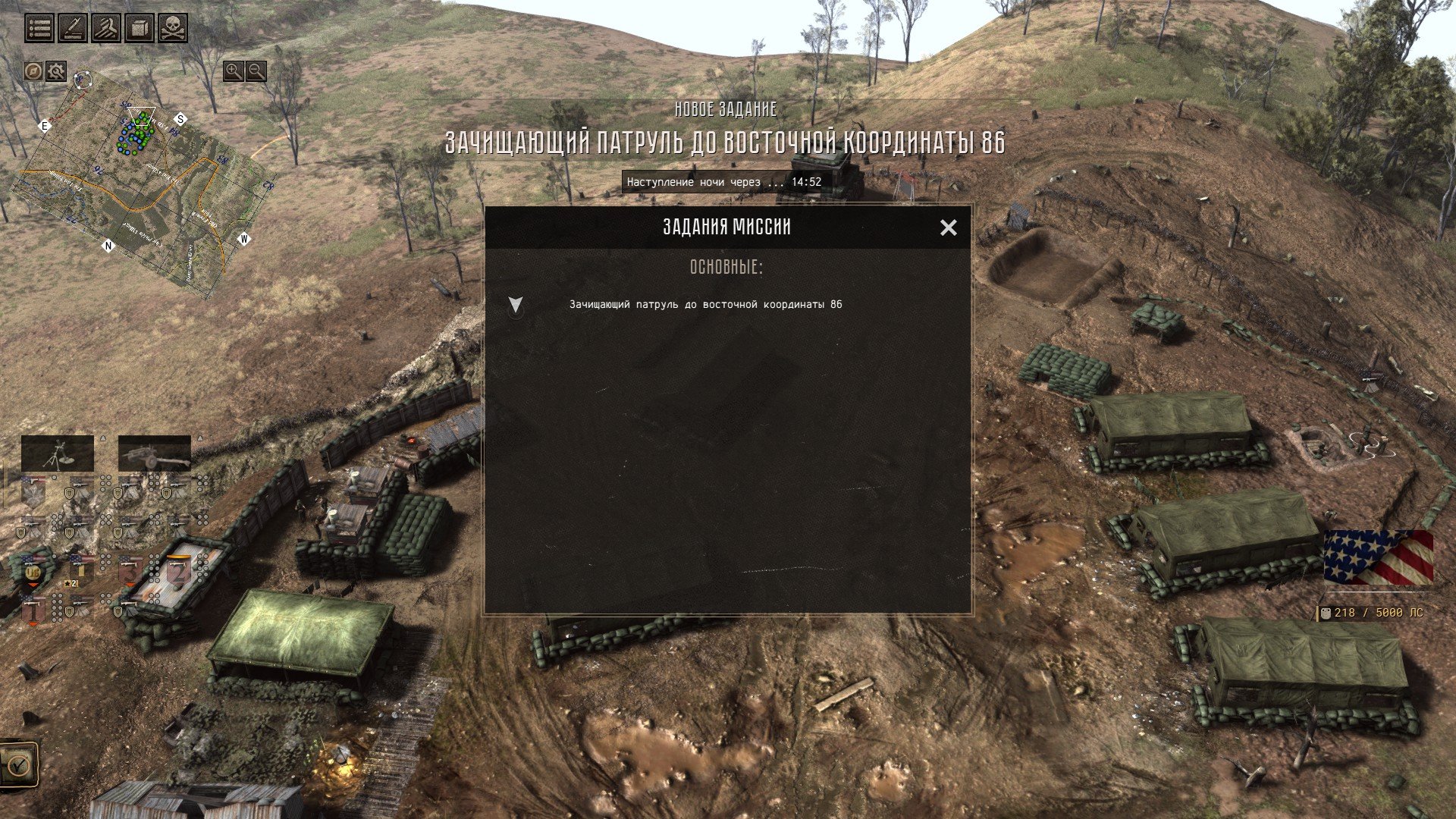Close the mission objectives window
The height and width of the screenshot is (819, 1456).
click(948, 227)
